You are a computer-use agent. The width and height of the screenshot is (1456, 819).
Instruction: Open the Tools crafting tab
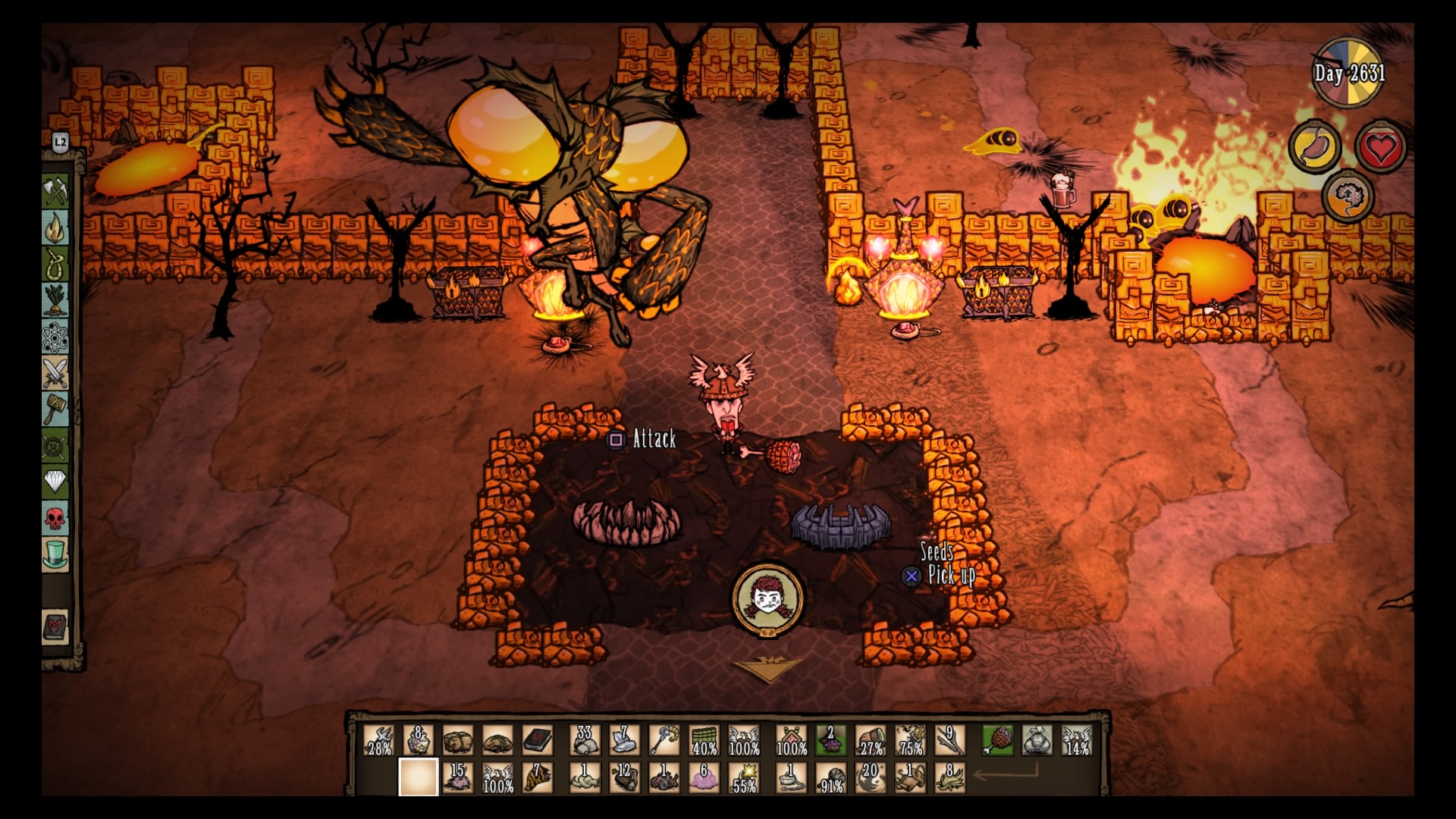pos(55,190)
